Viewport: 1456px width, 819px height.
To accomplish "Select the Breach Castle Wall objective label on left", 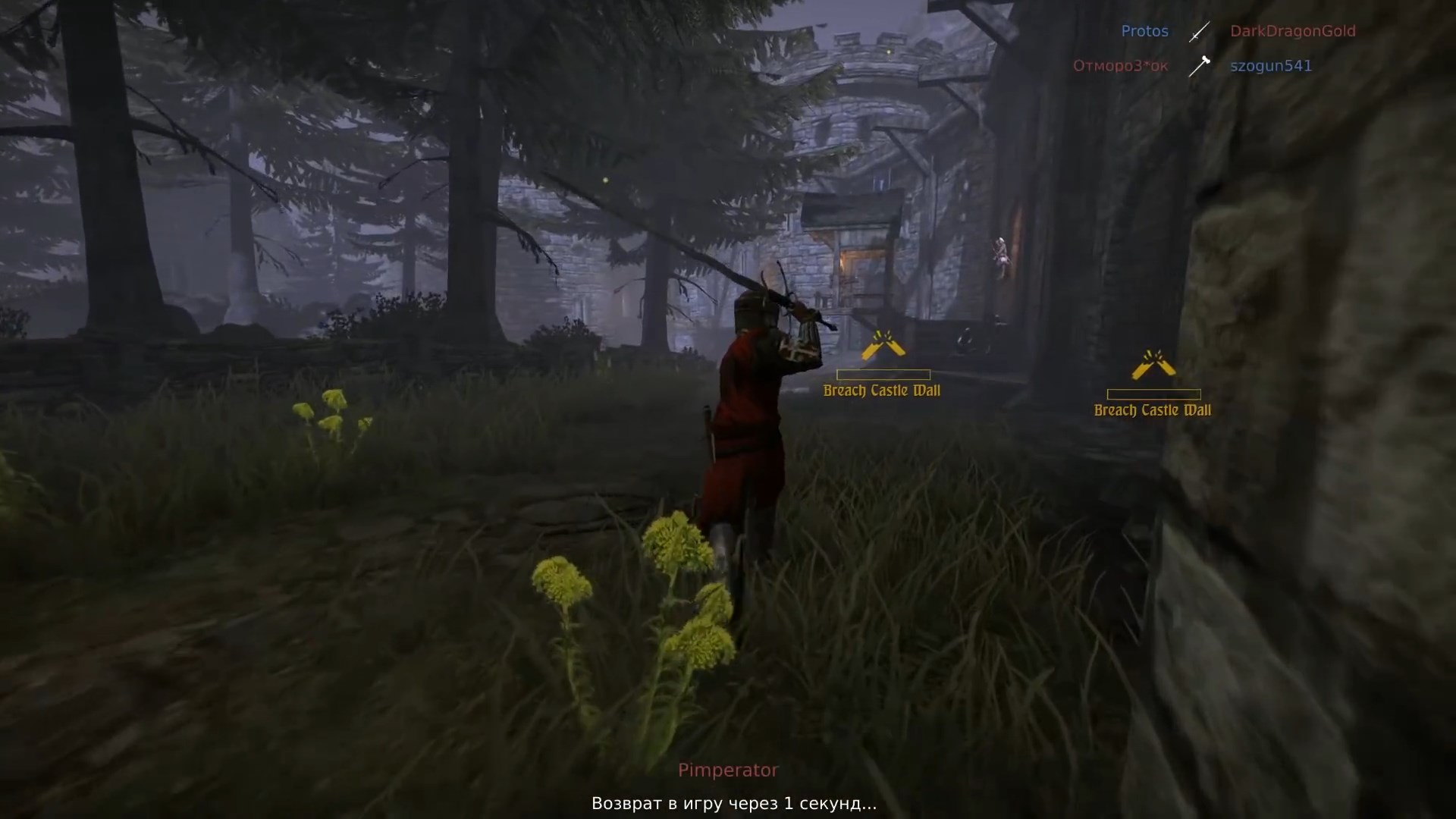I will [x=882, y=391].
